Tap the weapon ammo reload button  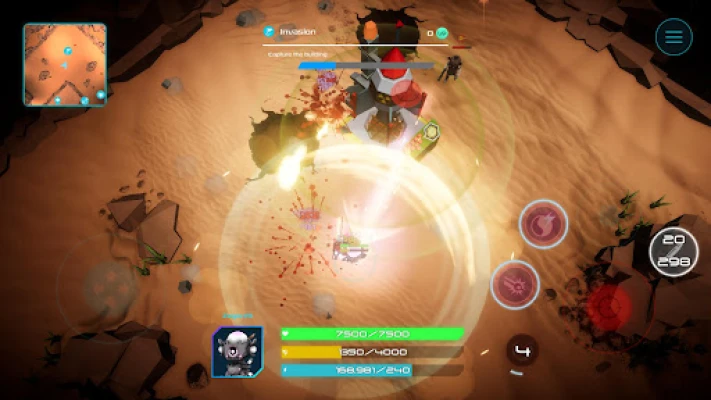[x=673, y=252]
